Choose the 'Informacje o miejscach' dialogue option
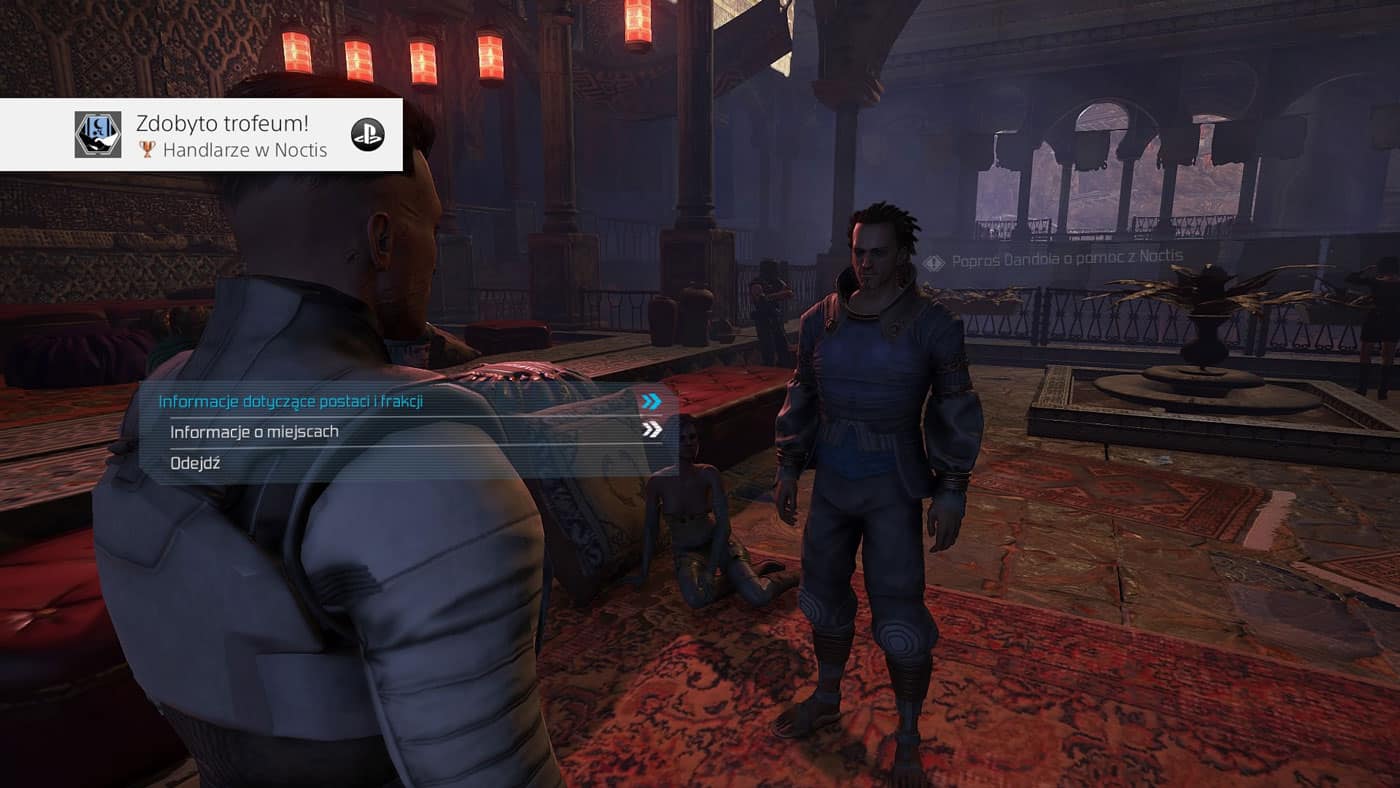This screenshot has height=788, width=1400. [254, 432]
